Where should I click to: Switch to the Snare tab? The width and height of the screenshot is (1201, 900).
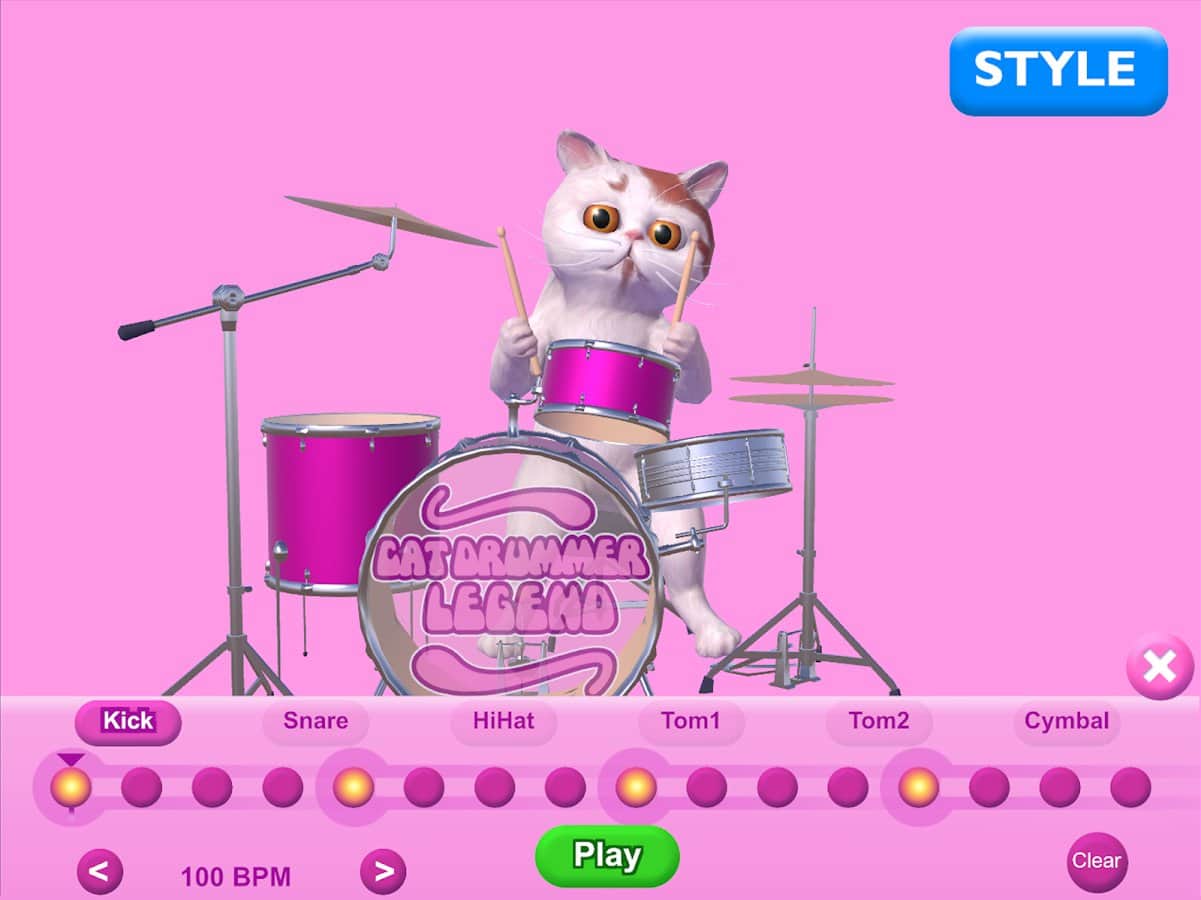(x=315, y=721)
